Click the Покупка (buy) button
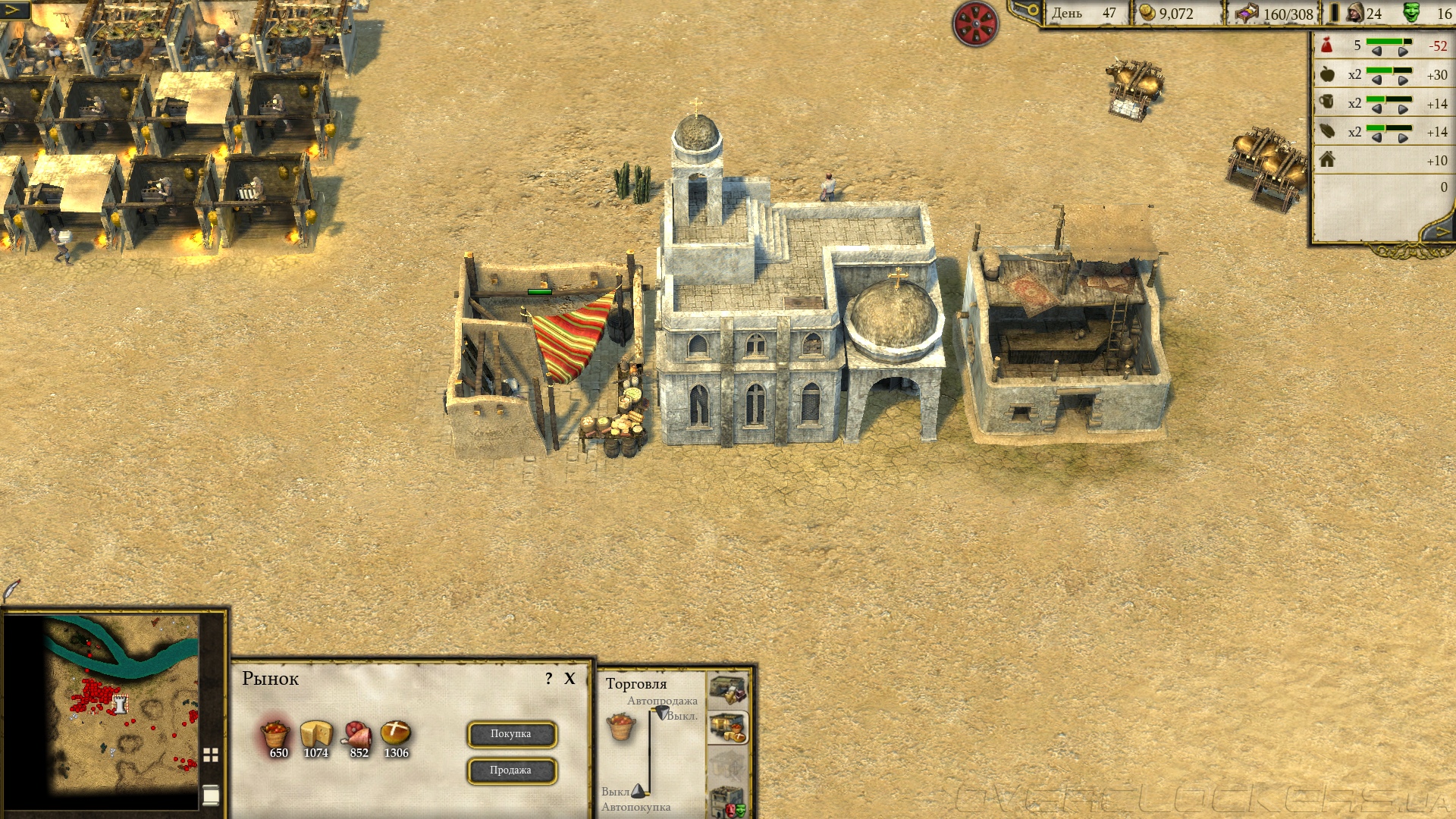 511,734
